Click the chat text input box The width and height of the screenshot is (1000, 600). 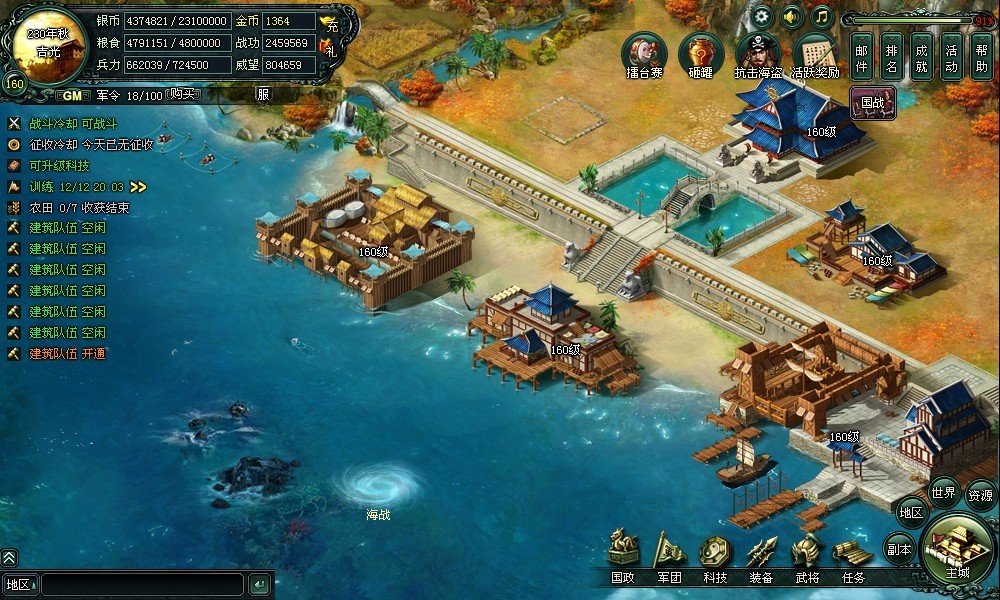click(142, 584)
